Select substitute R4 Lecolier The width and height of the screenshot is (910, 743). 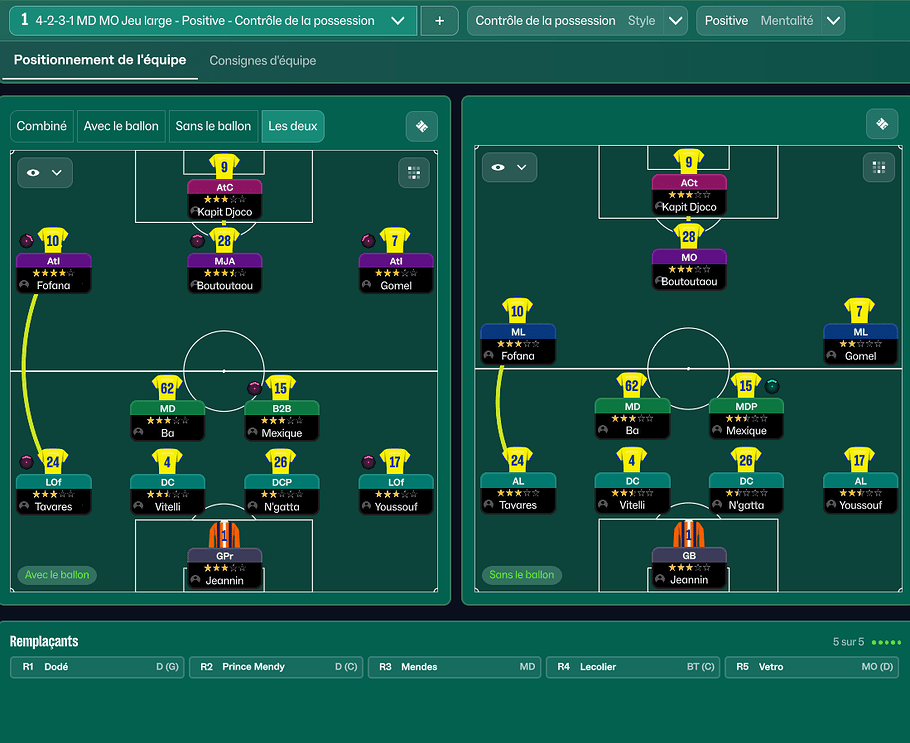(633, 667)
